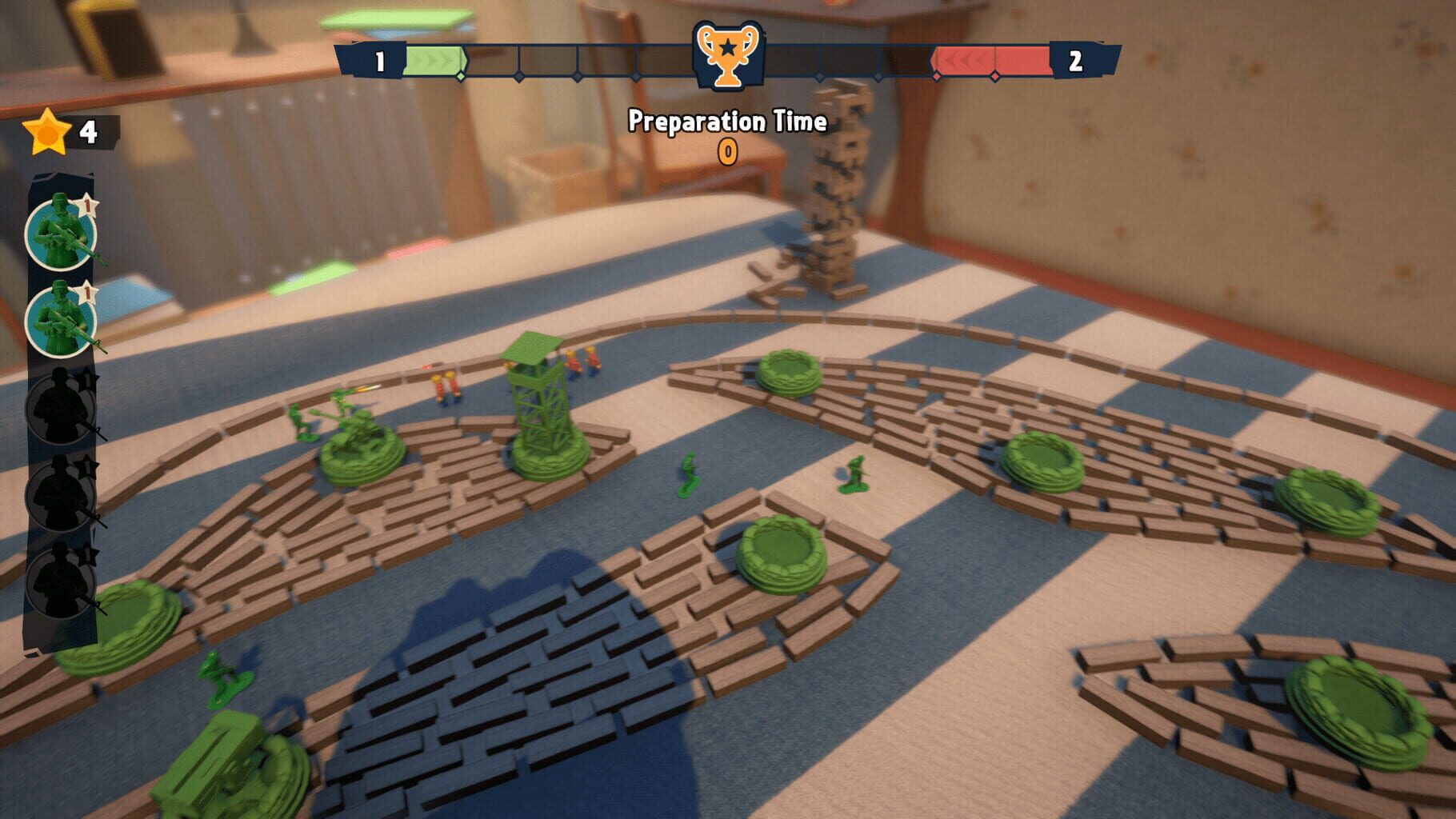This screenshot has width=1456, height=819.
Task: Activate the green advance arrows segment
Action: pos(436,58)
